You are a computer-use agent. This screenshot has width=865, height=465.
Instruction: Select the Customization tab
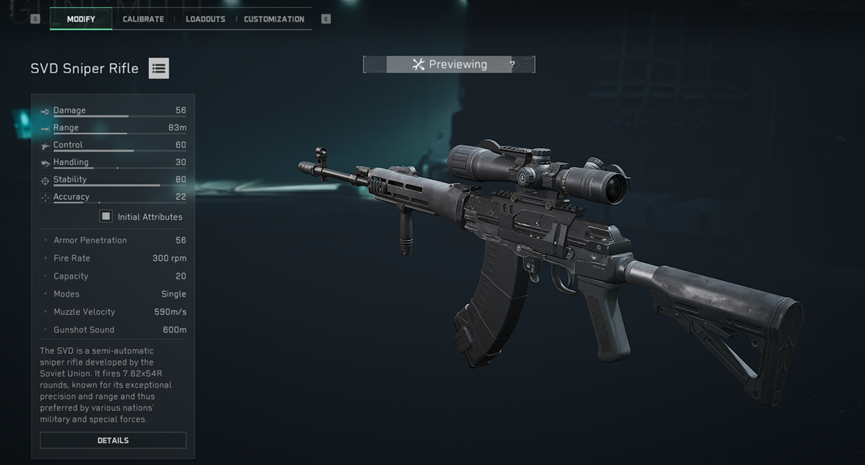(x=274, y=19)
